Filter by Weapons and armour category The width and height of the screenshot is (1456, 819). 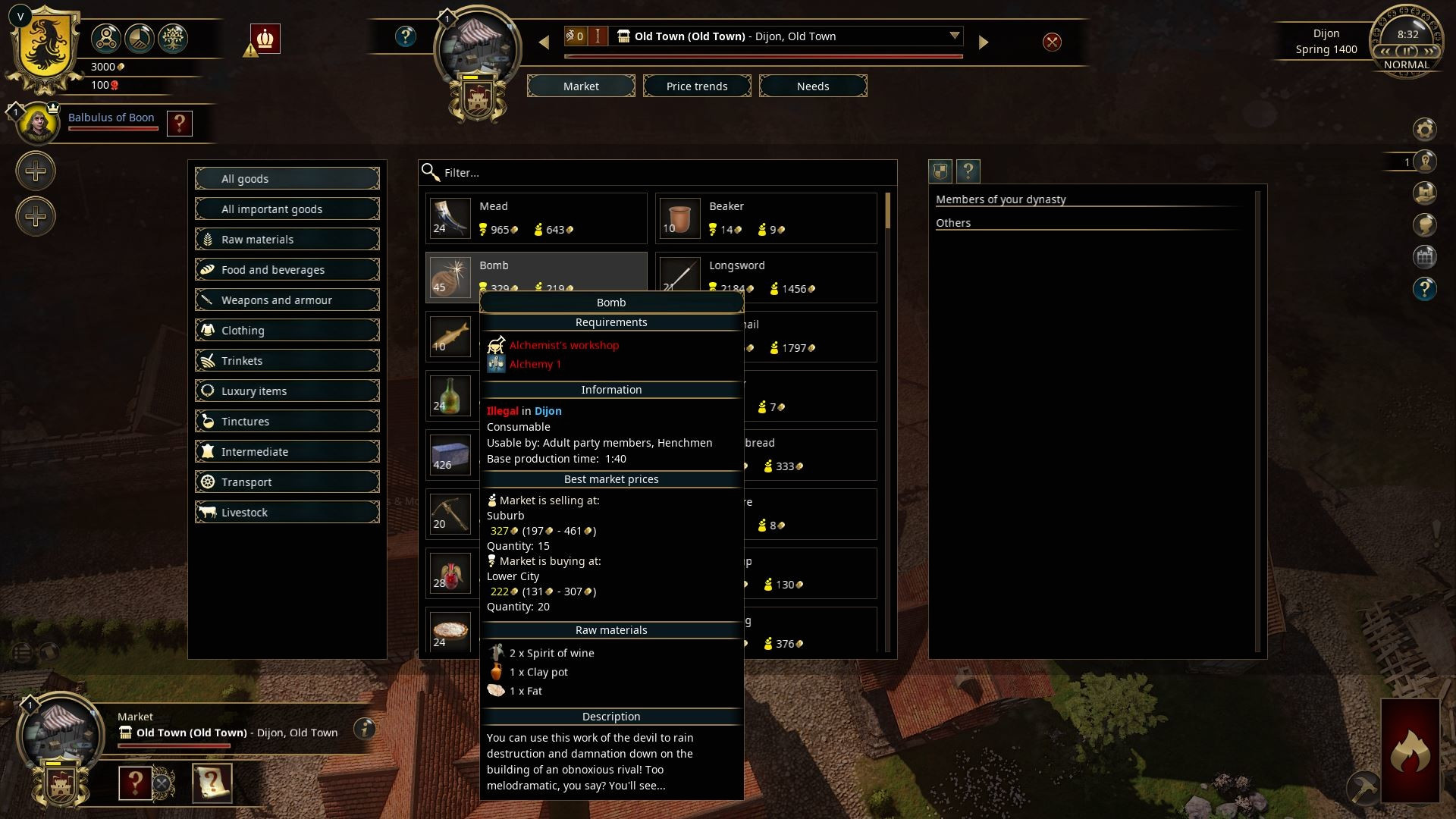point(287,300)
